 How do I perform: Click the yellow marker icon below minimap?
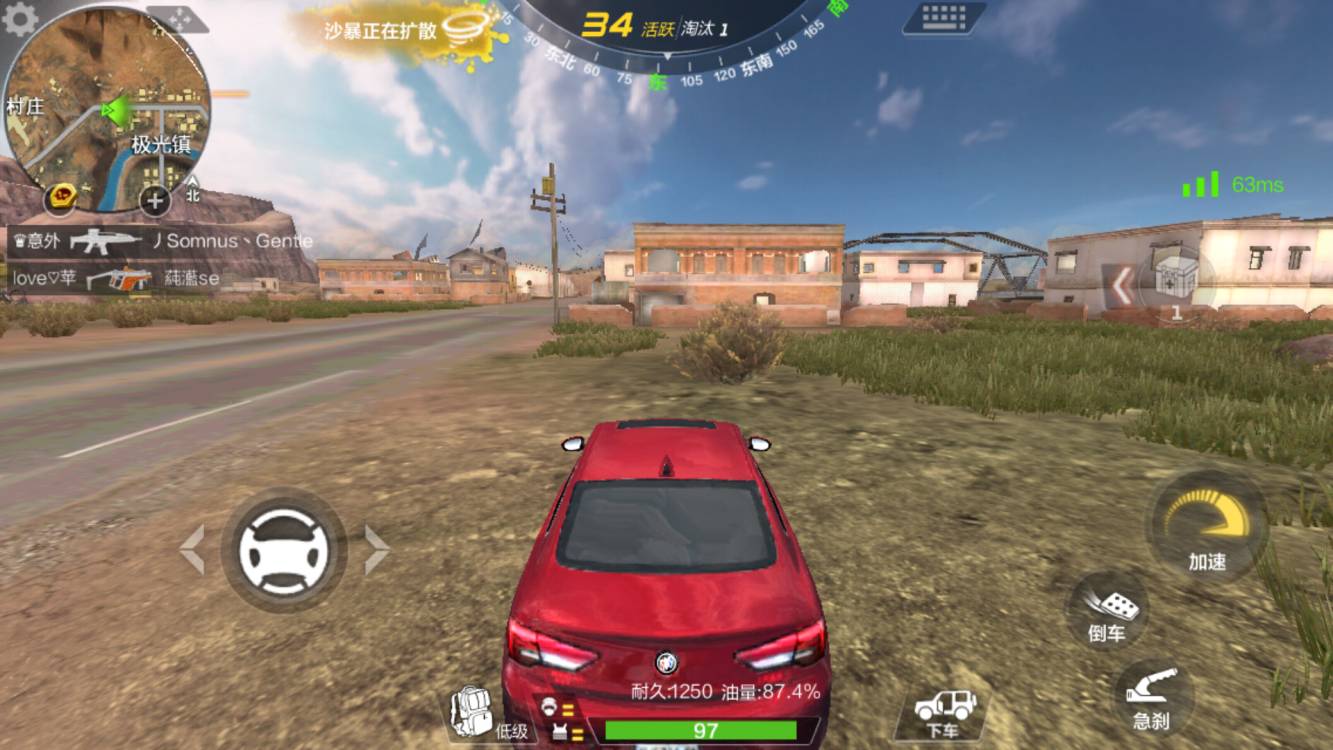62,197
